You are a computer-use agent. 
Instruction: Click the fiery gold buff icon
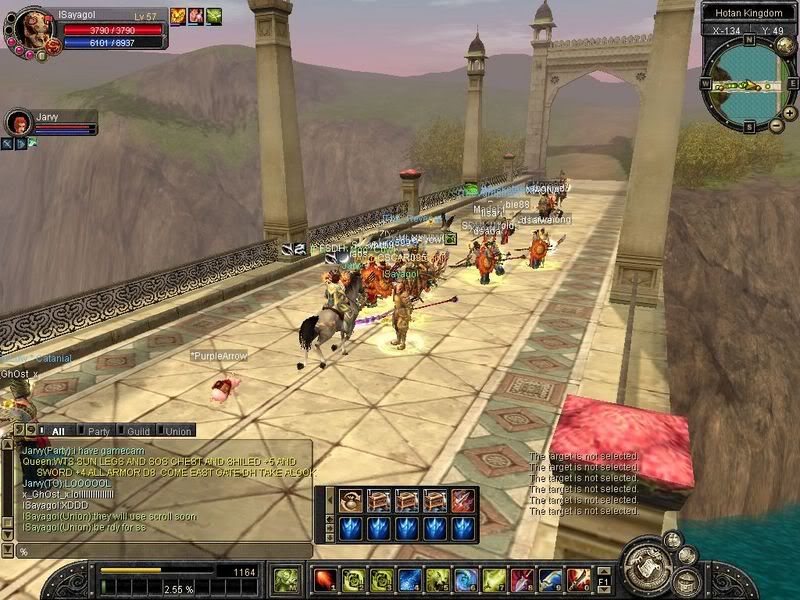point(178,16)
